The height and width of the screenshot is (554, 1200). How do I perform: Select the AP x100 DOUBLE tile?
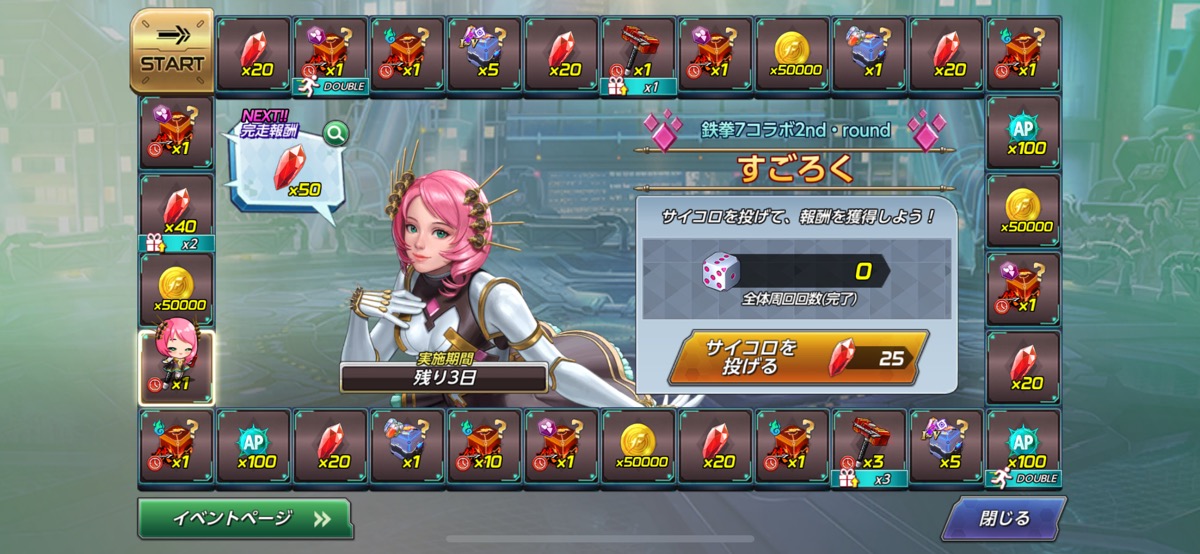point(1023,445)
